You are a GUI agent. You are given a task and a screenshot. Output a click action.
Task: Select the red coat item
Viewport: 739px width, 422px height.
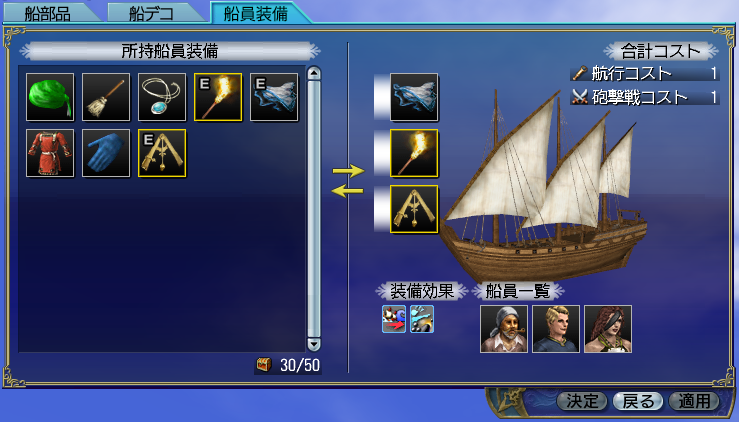point(50,153)
